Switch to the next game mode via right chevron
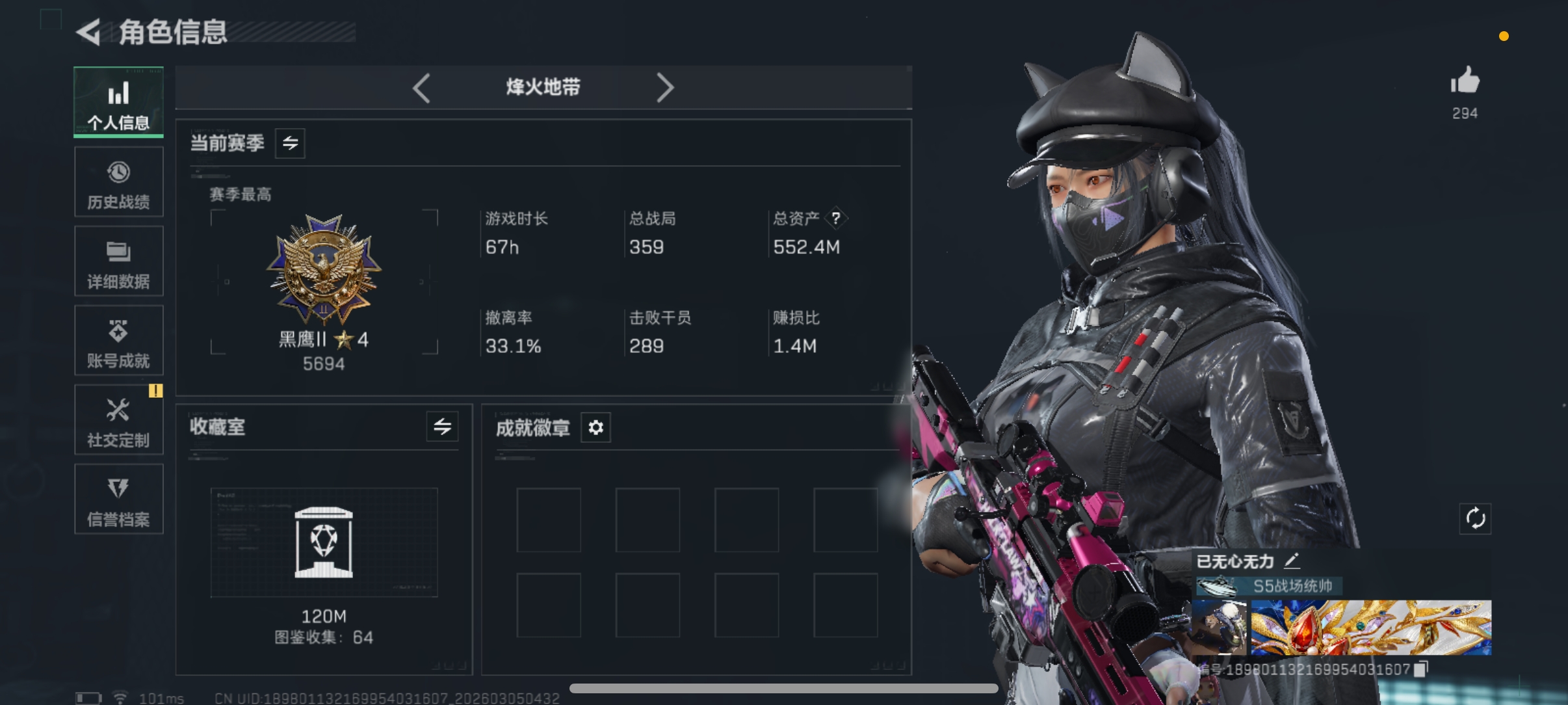This screenshot has width=1568, height=705. click(664, 88)
